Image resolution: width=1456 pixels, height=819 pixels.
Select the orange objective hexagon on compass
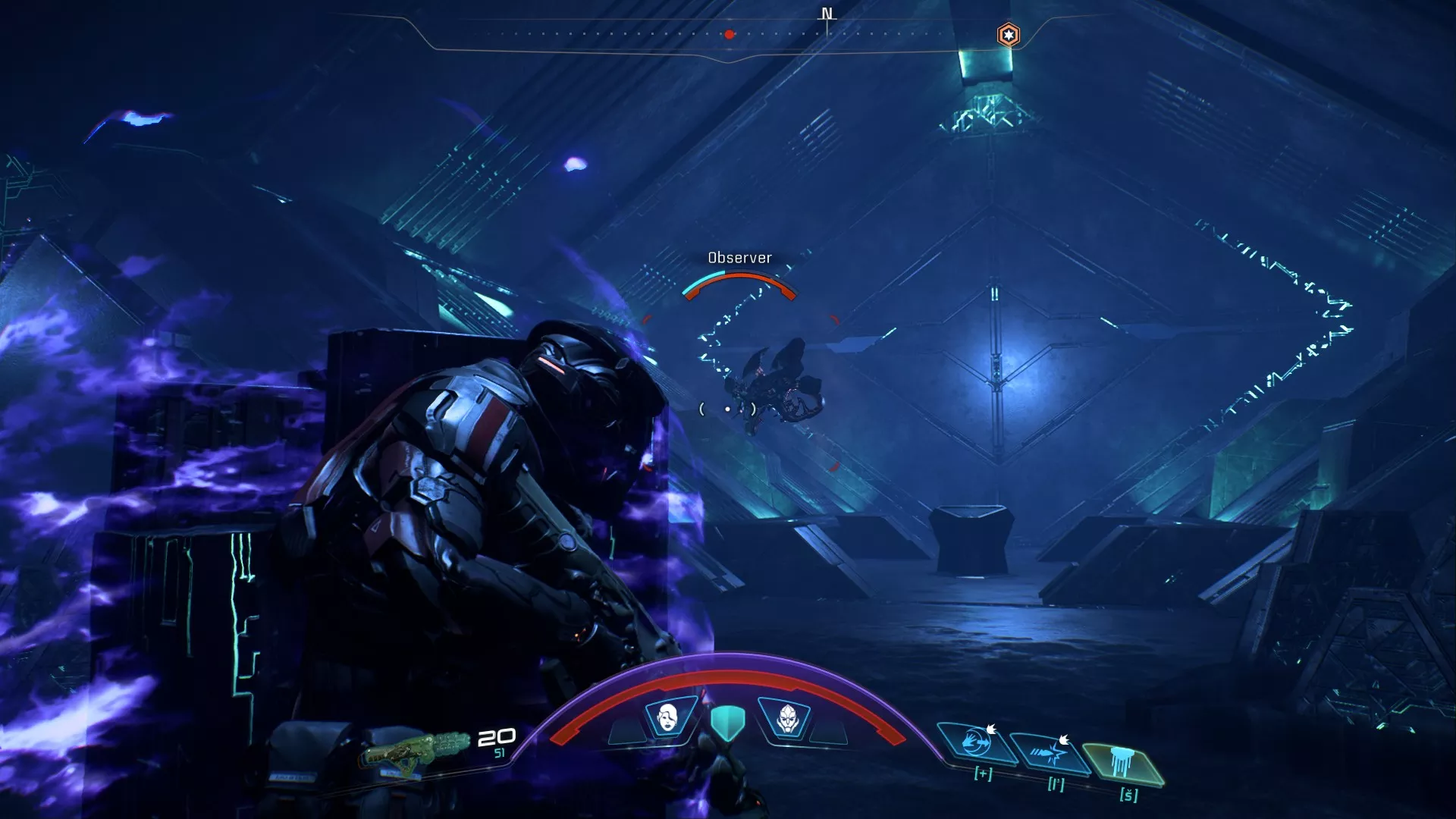point(1008,33)
